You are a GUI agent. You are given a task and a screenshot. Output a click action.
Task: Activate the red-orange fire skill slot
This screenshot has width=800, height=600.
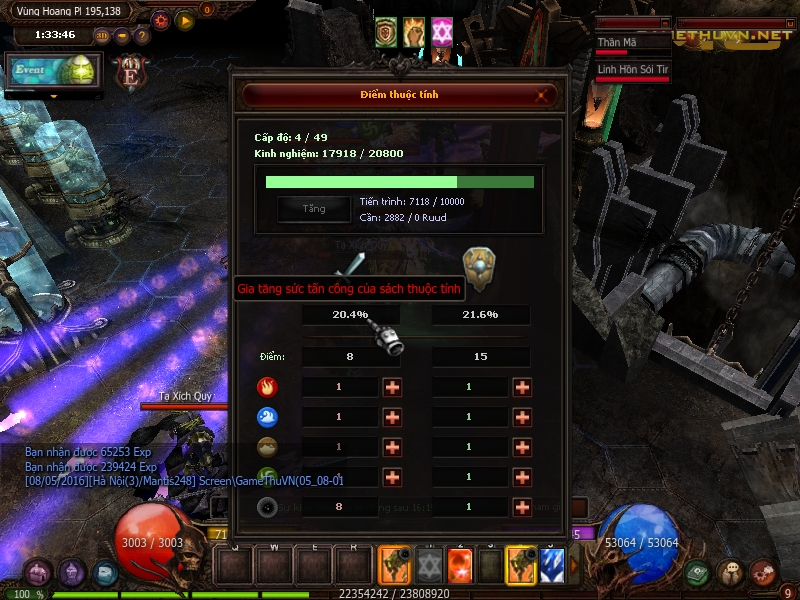tap(460, 566)
